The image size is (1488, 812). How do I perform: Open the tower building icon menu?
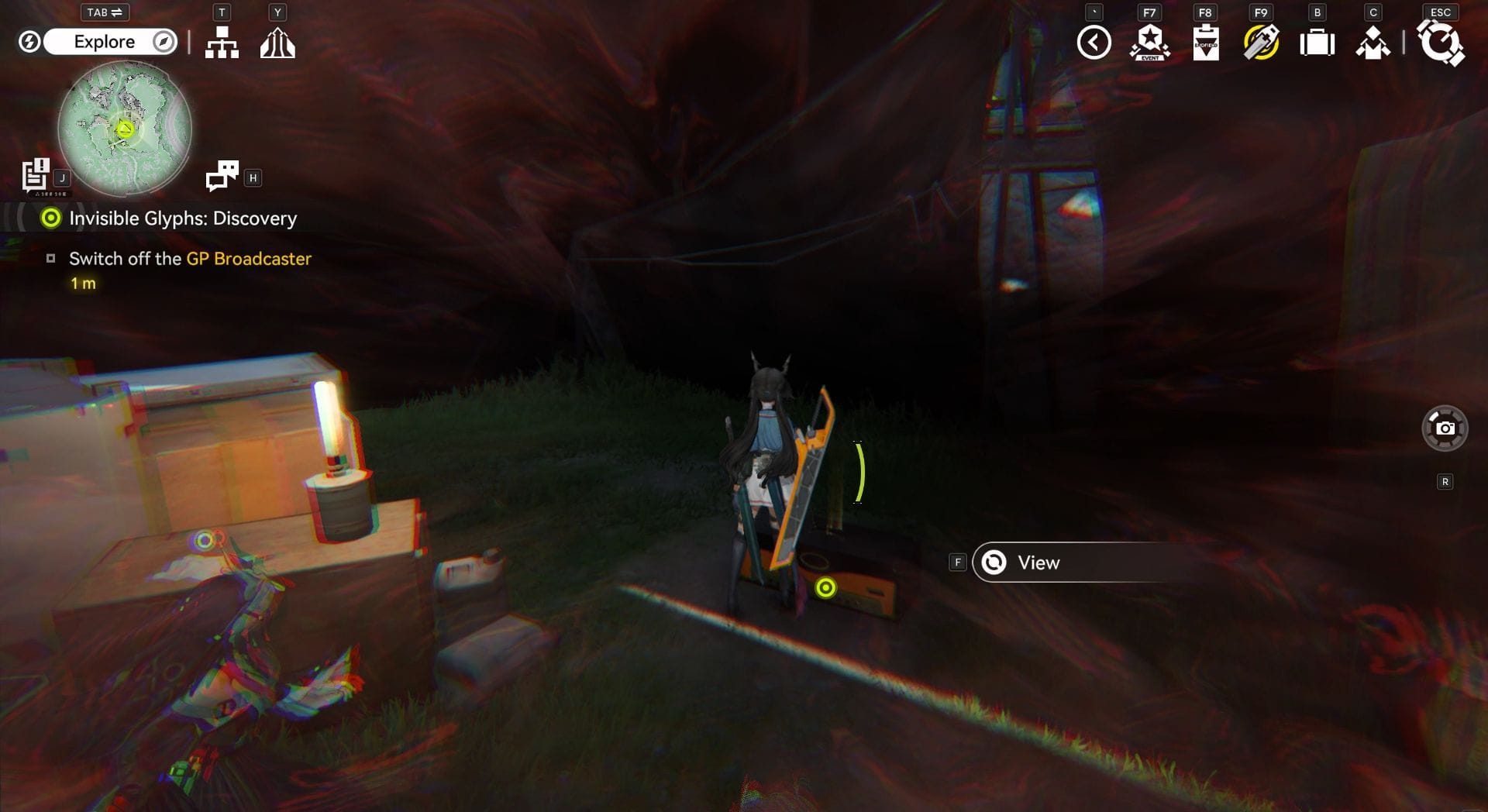point(277,43)
